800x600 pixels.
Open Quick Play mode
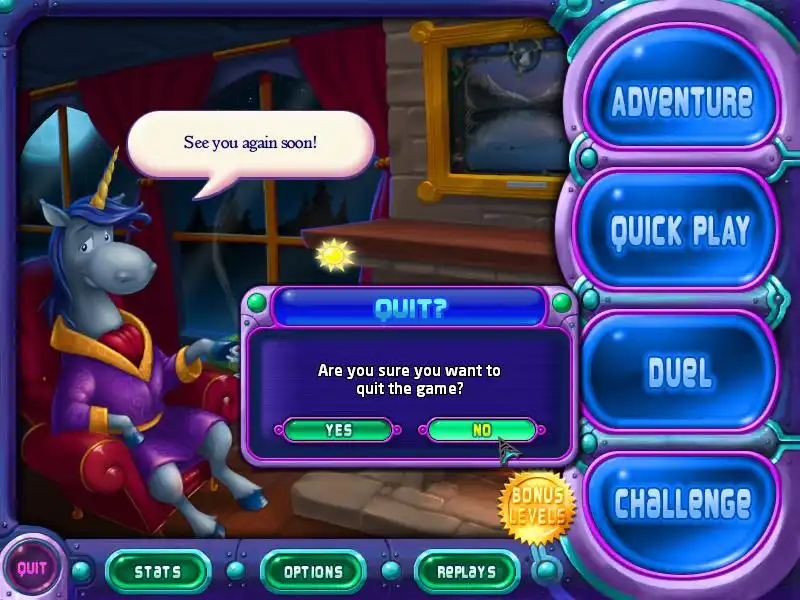(680, 231)
